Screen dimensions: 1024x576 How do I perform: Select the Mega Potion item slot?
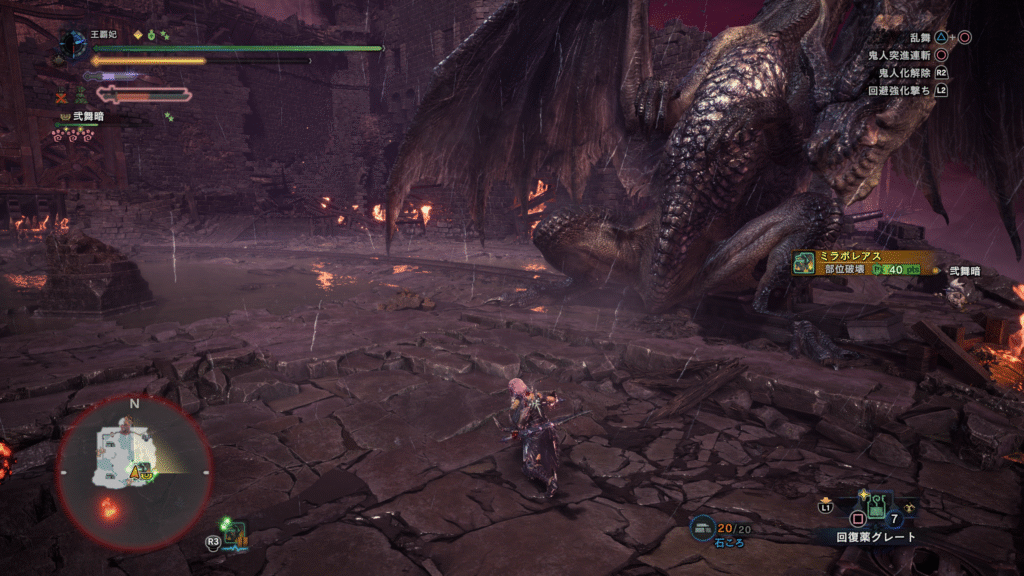point(876,505)
